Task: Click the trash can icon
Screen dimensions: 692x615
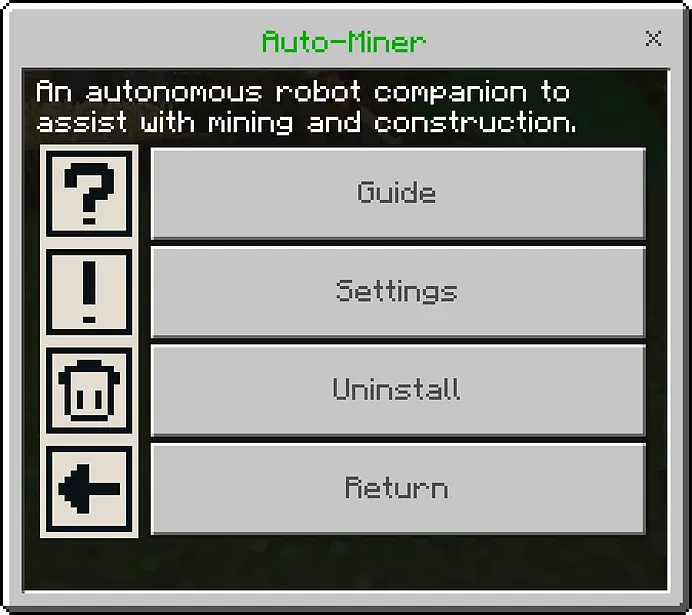Action: tap(89, 389)
